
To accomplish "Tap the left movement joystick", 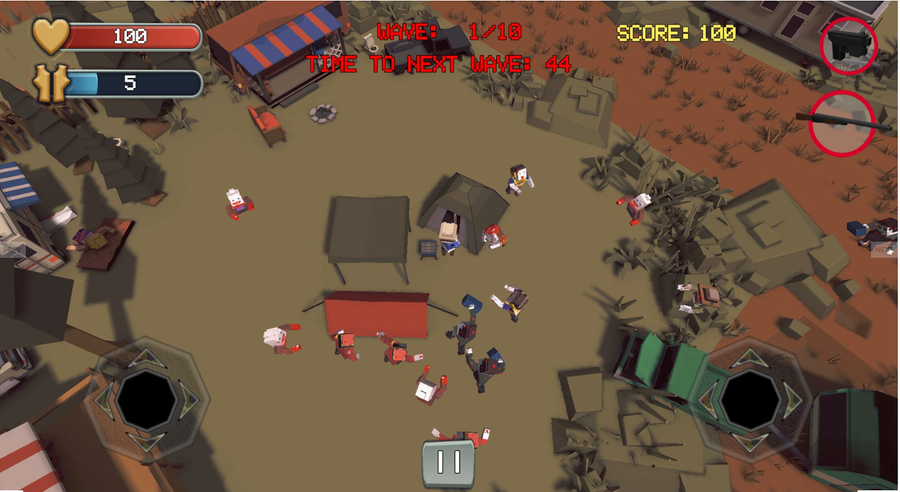I will click(146, 398).
